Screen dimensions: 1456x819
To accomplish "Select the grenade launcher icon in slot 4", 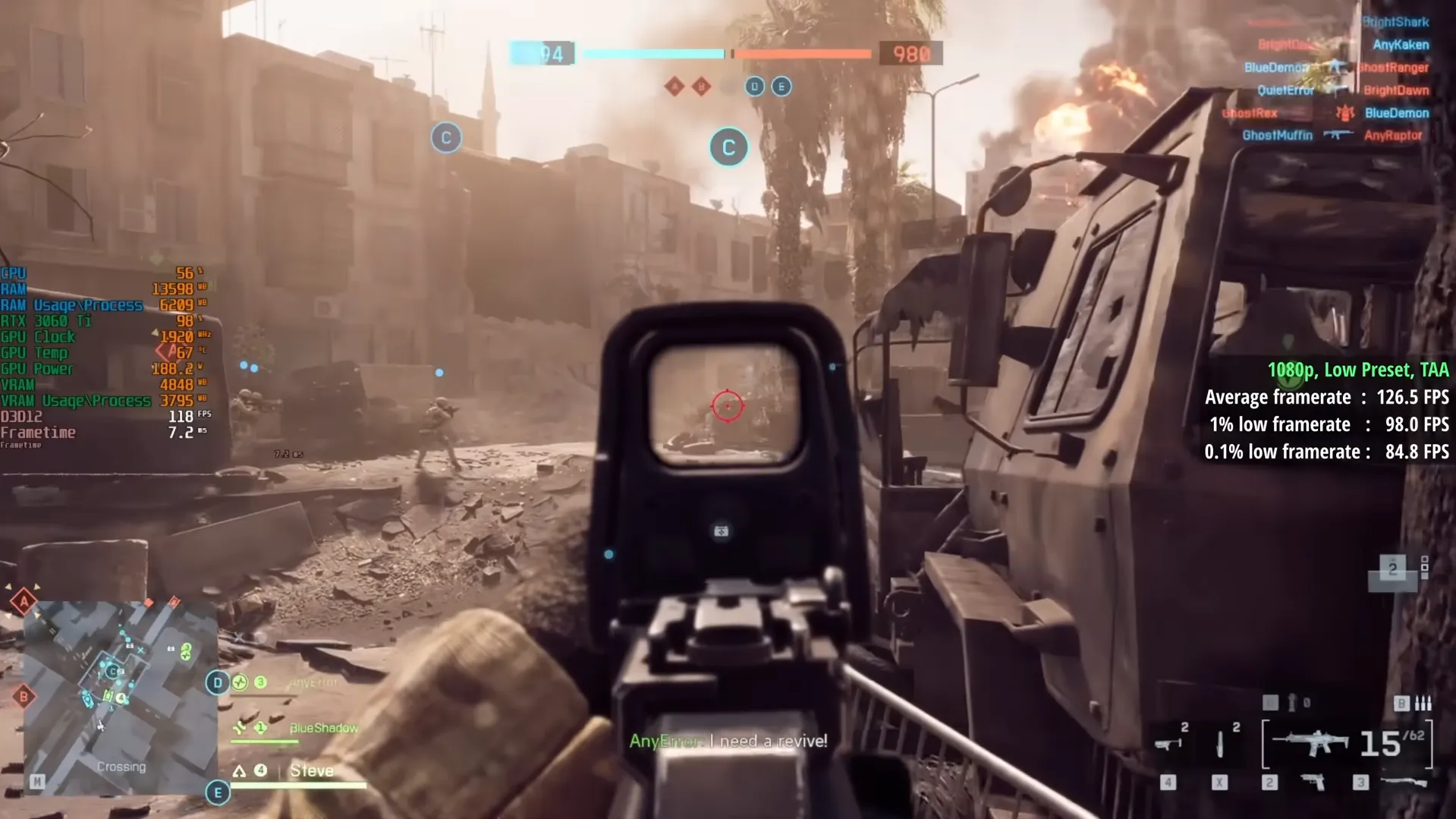I will (x=1168, y=744).
